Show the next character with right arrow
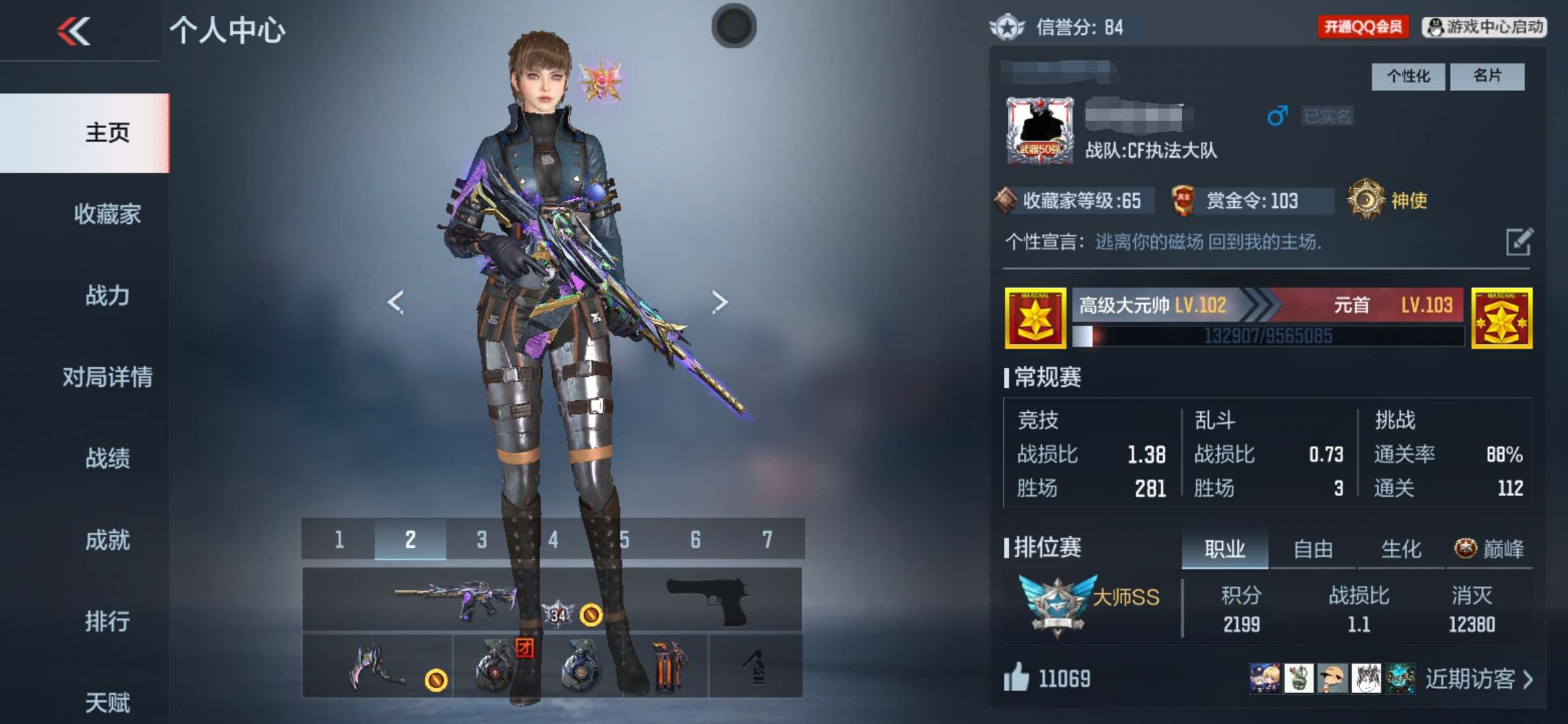The image size is (1568, 724). pyautogui.click(x=720, y=302)
